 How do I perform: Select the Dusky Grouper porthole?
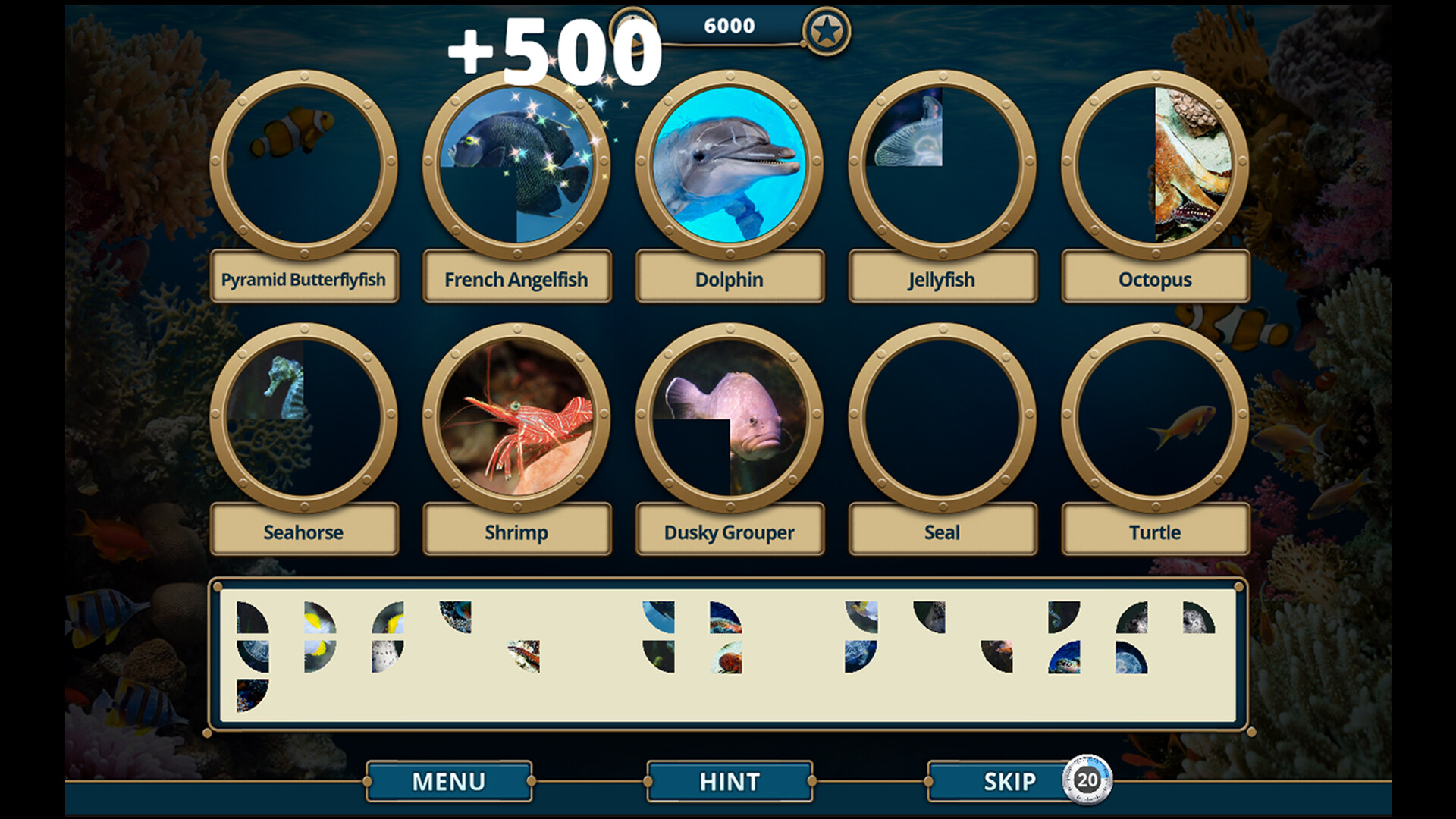coord(730,419)
